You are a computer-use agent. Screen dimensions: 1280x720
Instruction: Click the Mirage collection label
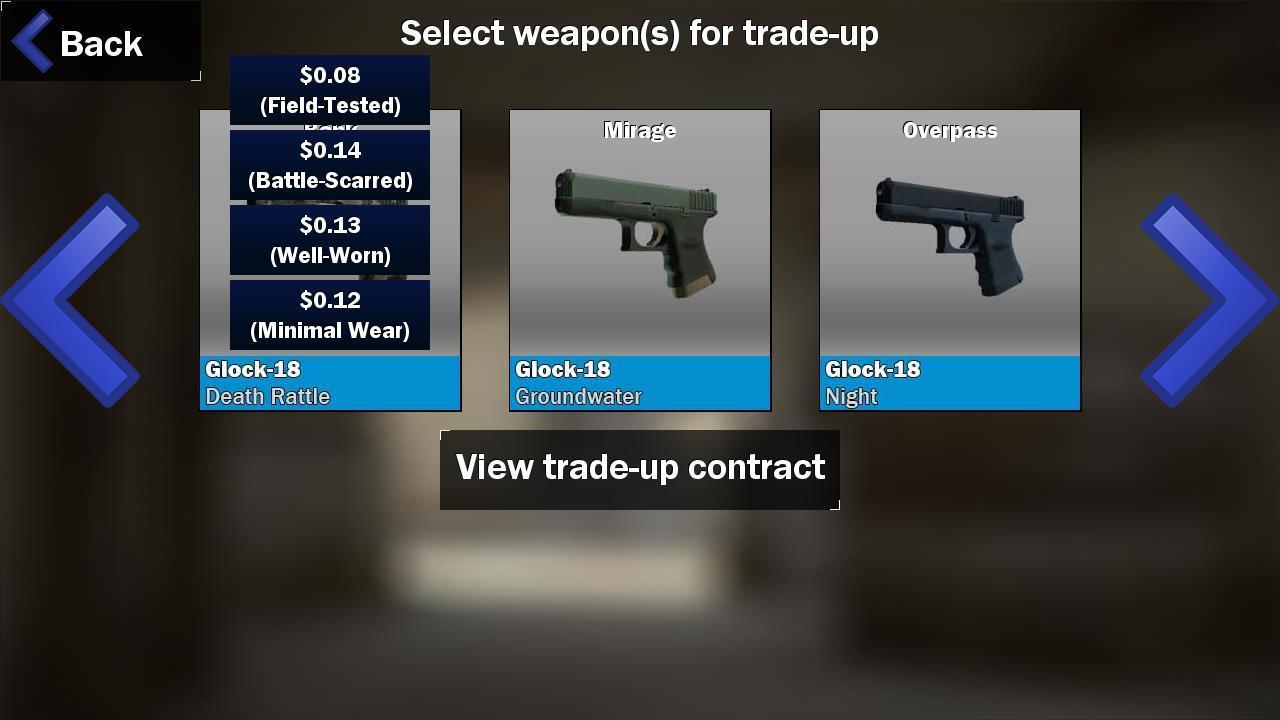point(640,129)
